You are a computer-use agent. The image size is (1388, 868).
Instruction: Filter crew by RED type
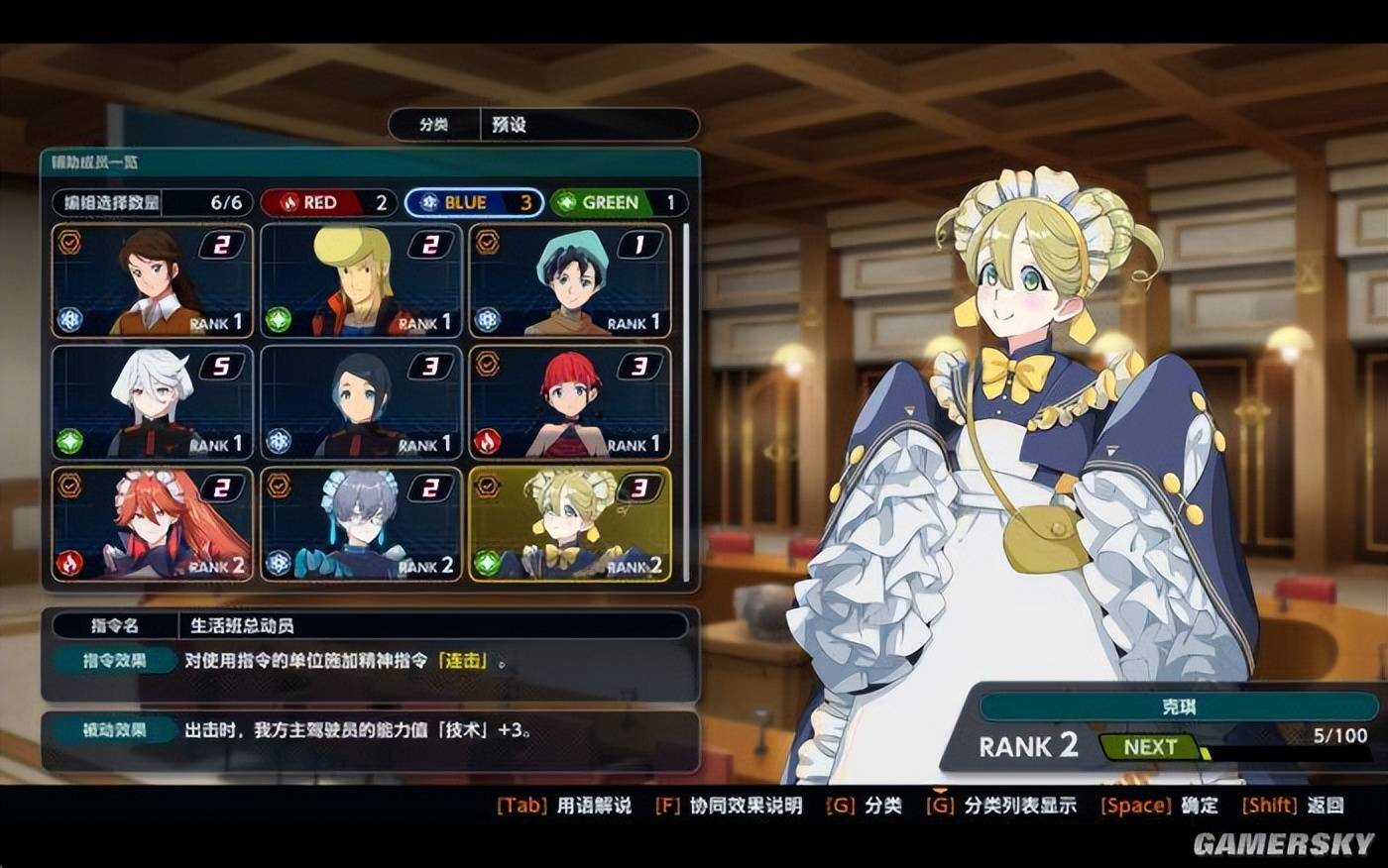[x=328, y=203]
